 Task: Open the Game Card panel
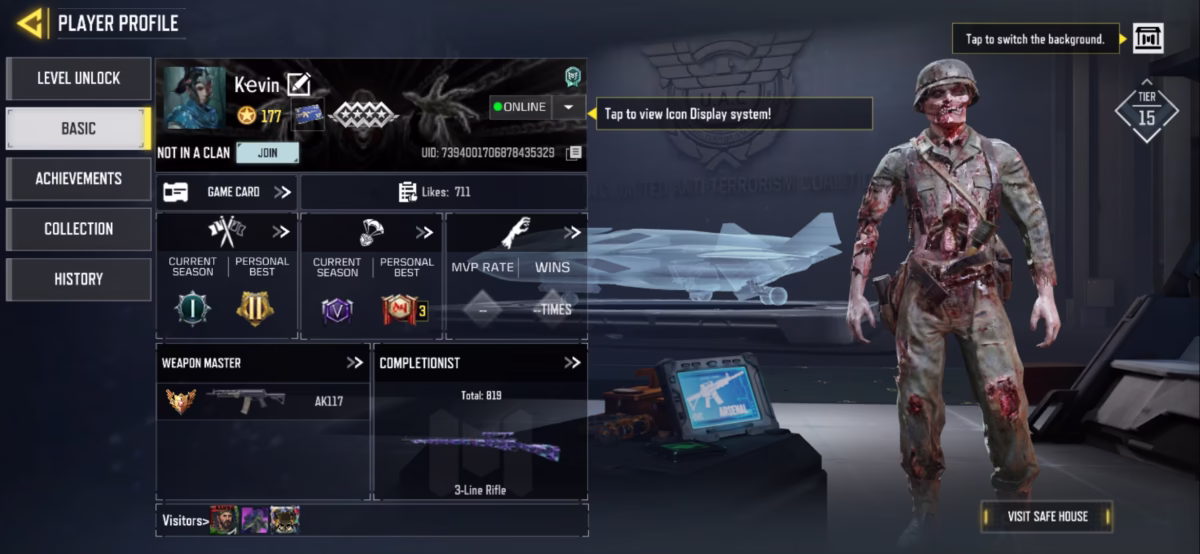(227, 192)
